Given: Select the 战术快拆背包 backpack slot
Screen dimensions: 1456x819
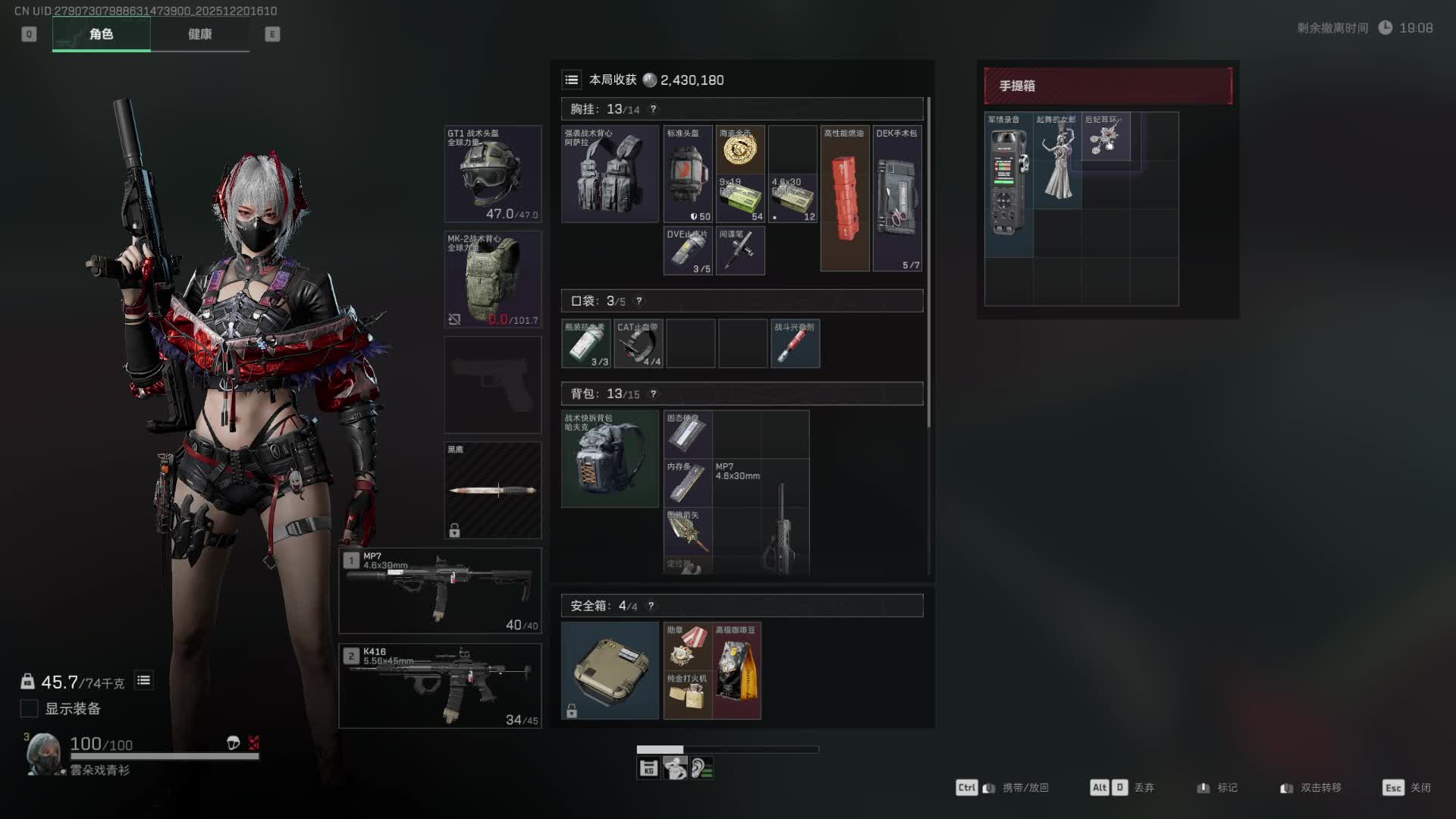Looking at the screenshot, I should pos(610,459).
